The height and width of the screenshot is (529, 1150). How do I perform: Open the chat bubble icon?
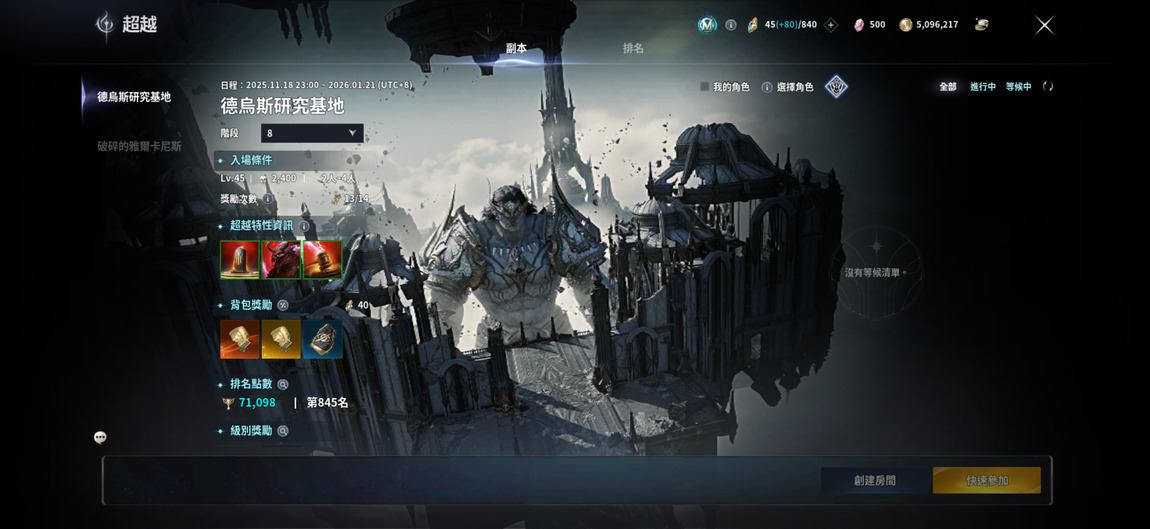coord(100,437)
